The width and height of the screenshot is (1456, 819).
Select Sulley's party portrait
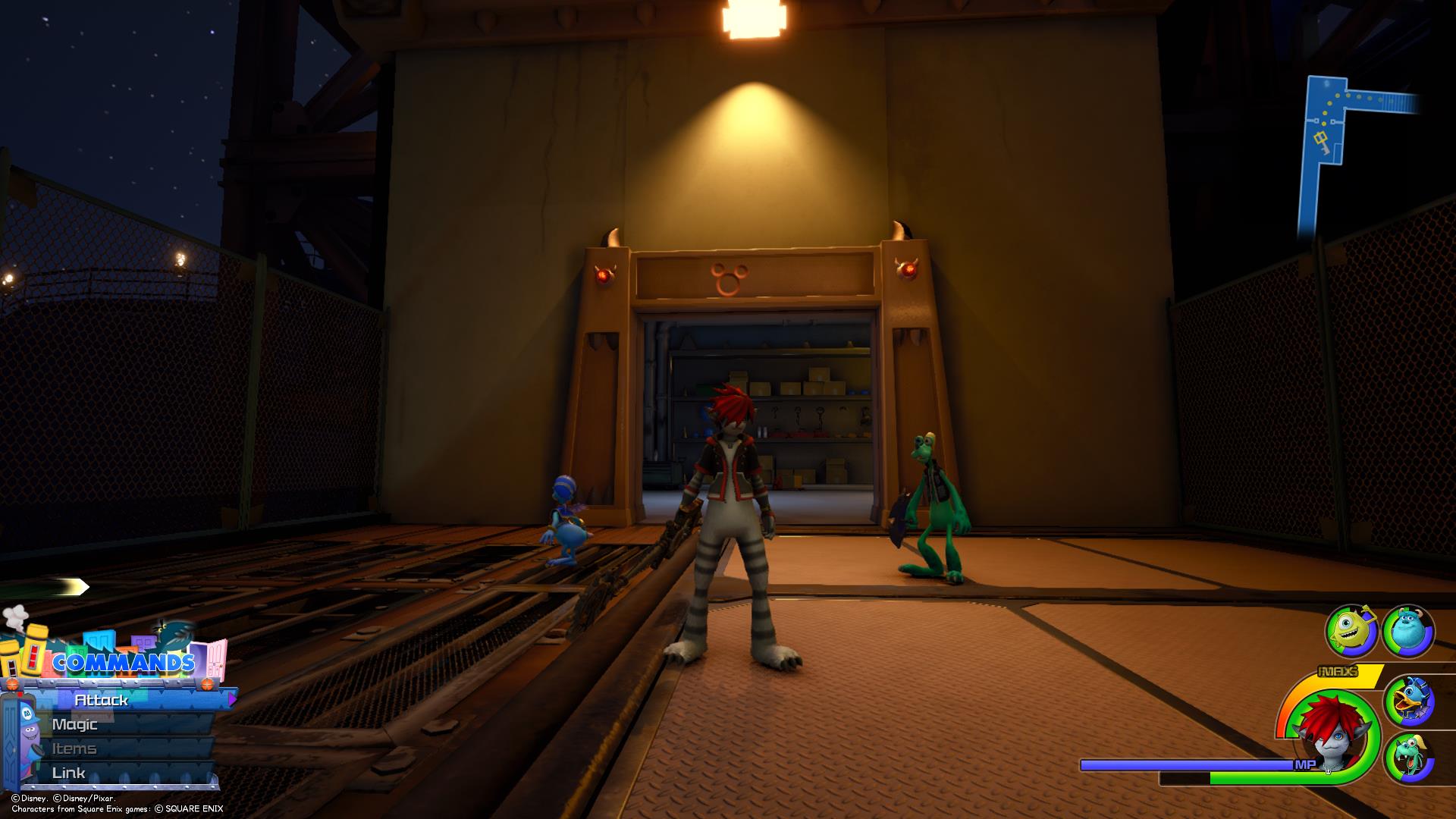tap(1407, 631)
